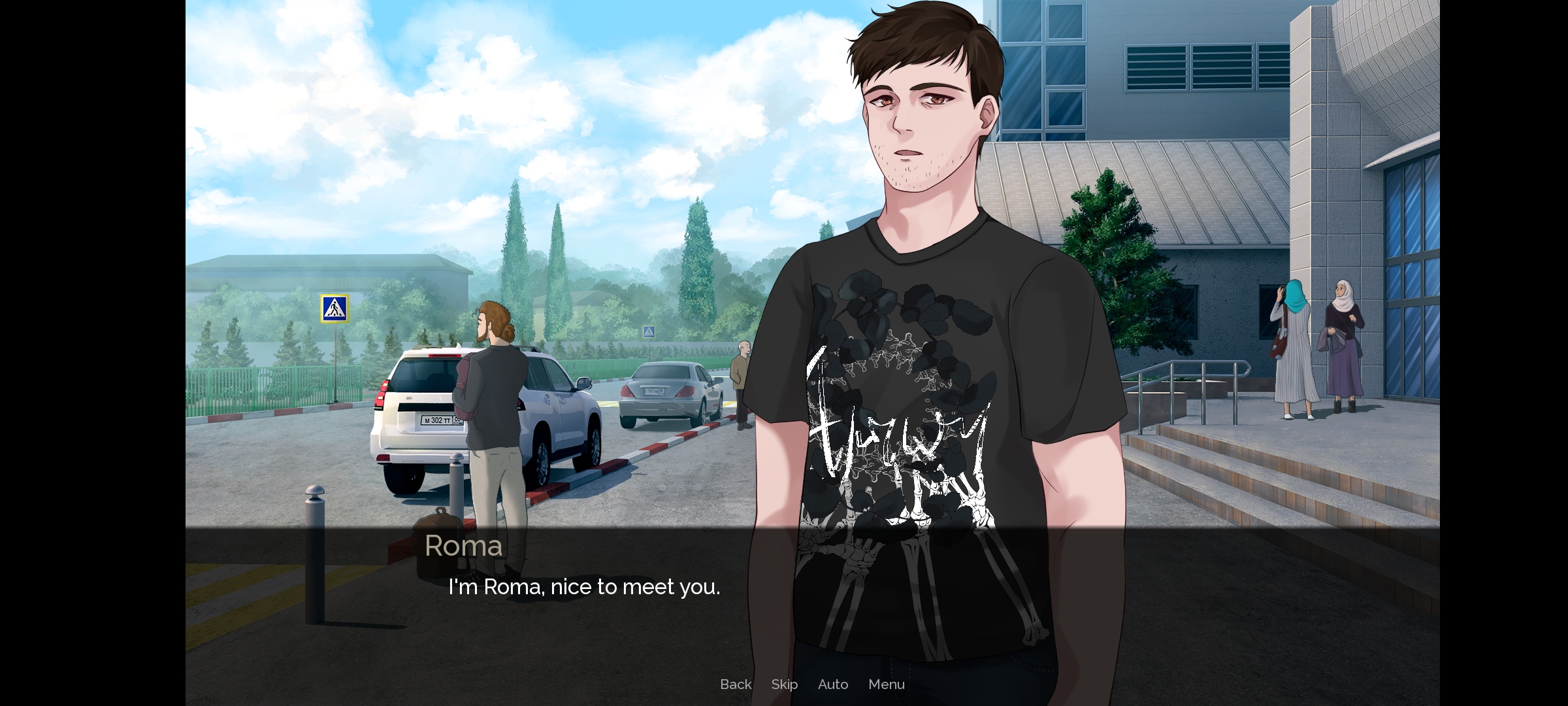Turn on Auto dialogue advance
This screenshot has height=706, width=1568.
[833, 684]
